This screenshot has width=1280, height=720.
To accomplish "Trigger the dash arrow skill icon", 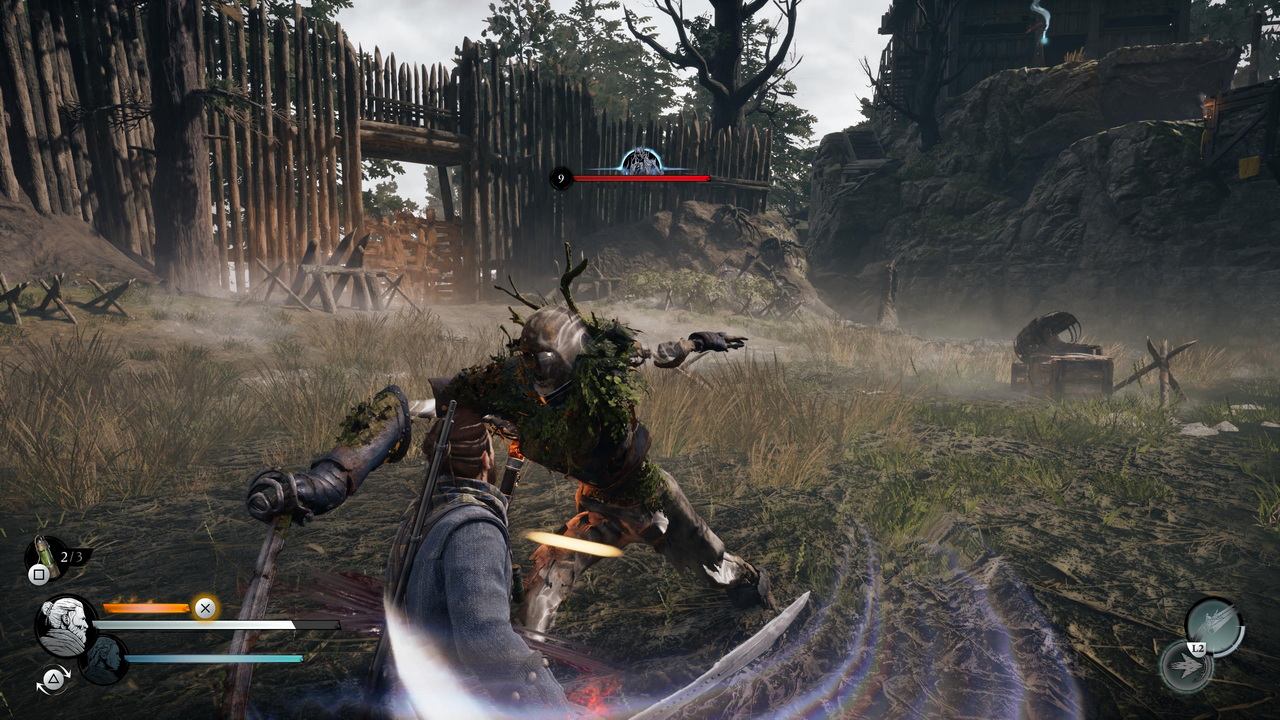I will click(1187, 668).
